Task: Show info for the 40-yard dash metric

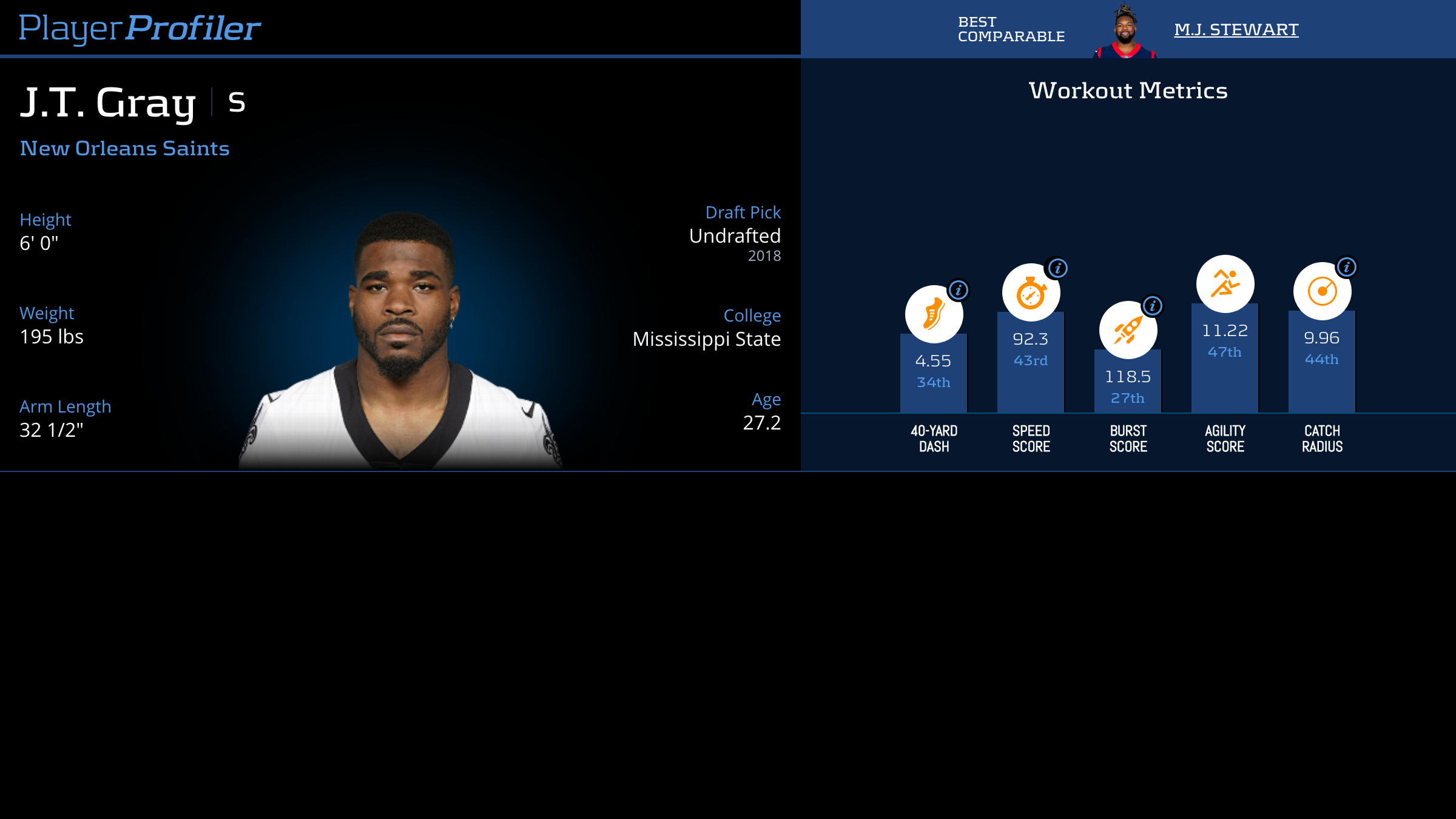Action: 959,290
